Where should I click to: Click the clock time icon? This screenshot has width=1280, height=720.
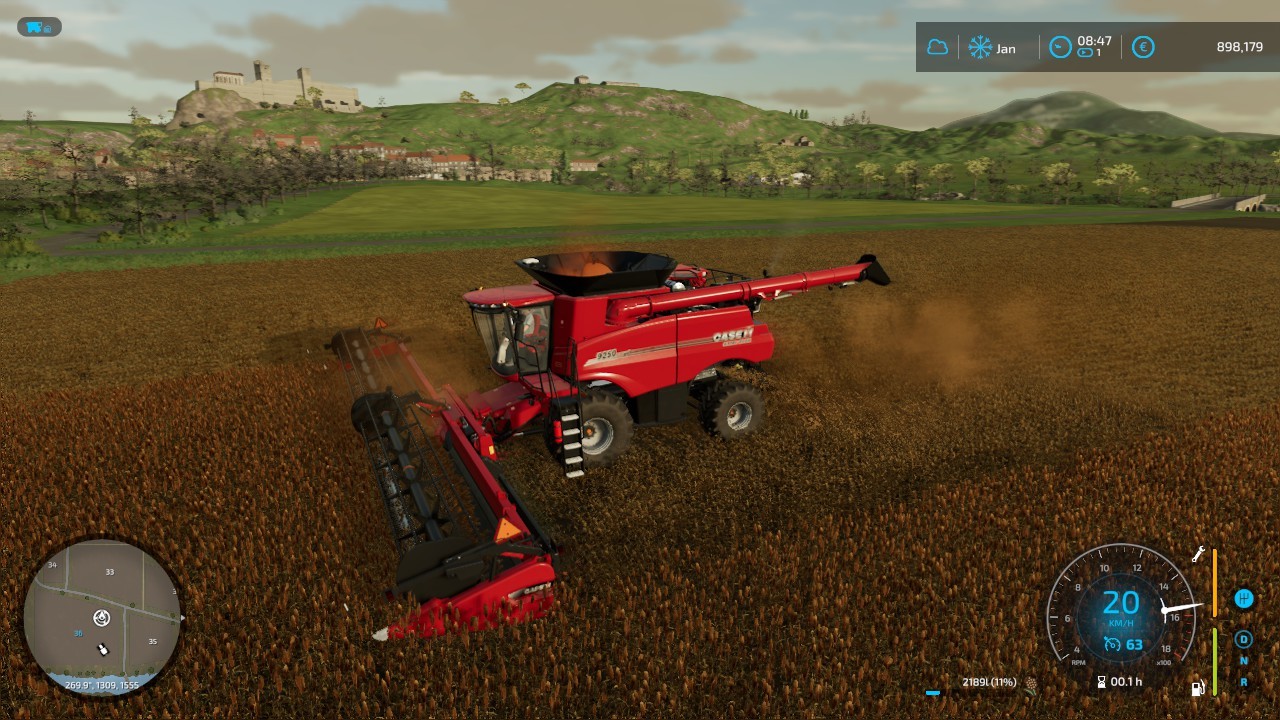click(1060, 47)
